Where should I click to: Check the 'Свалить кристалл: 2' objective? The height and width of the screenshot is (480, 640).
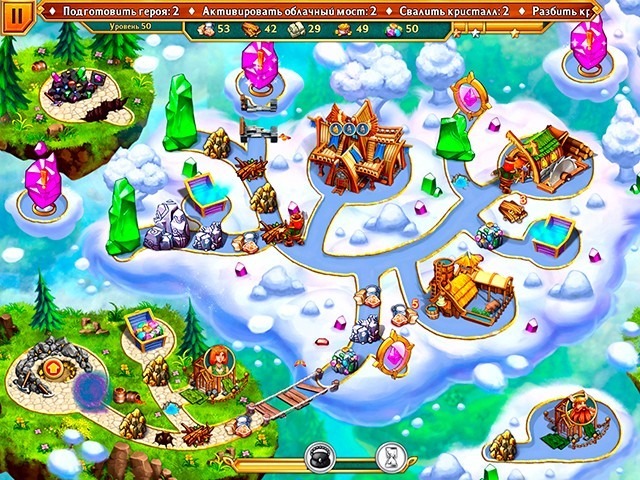point(455,10)
